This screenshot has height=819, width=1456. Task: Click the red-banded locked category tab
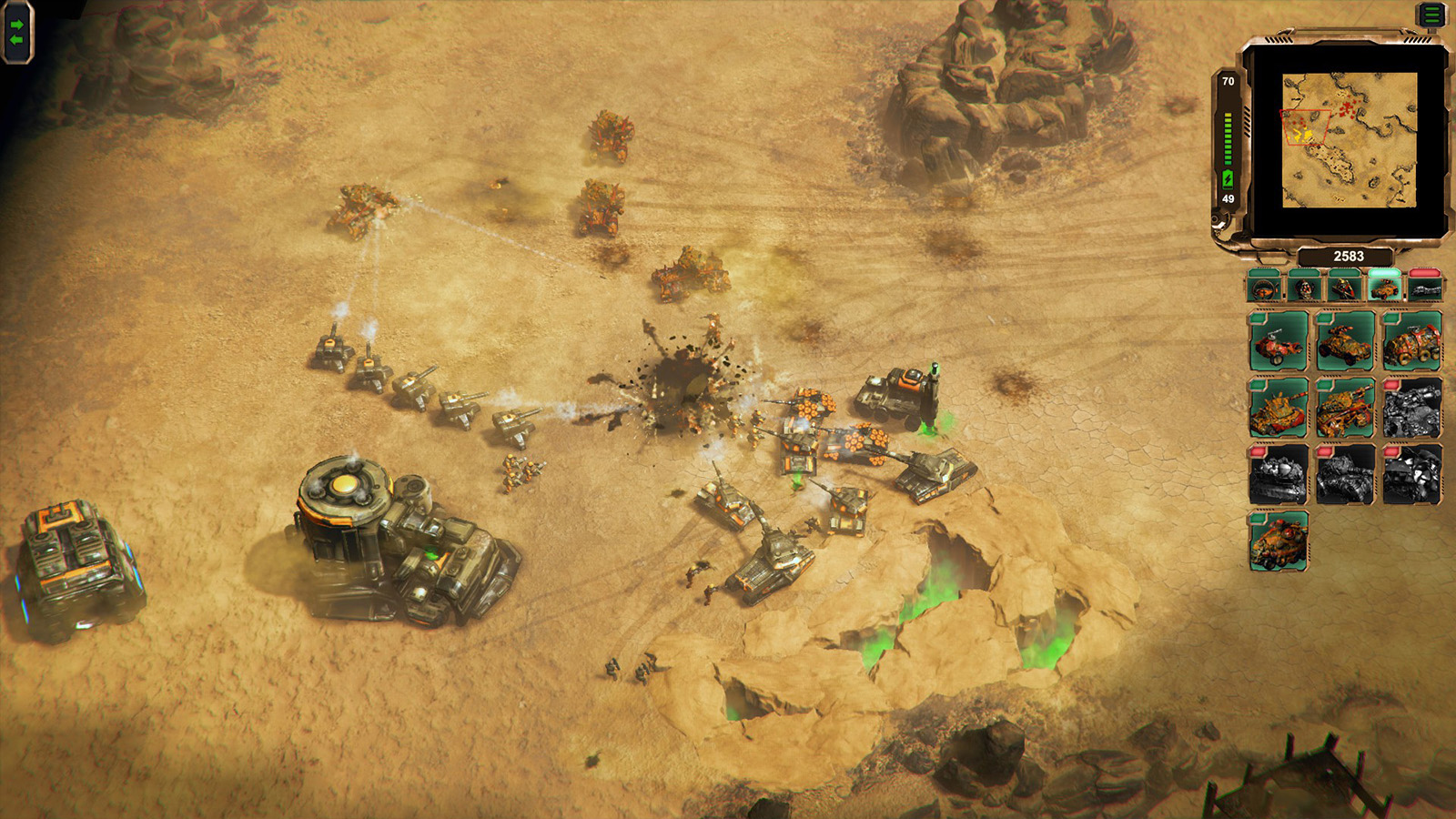coord(1425,289)
